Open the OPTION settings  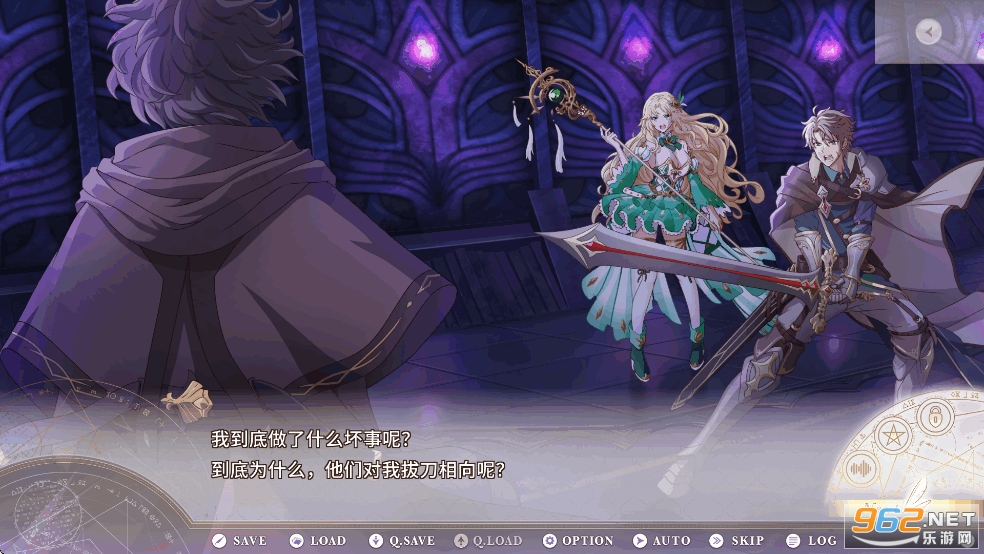click(x=578, y=541)
